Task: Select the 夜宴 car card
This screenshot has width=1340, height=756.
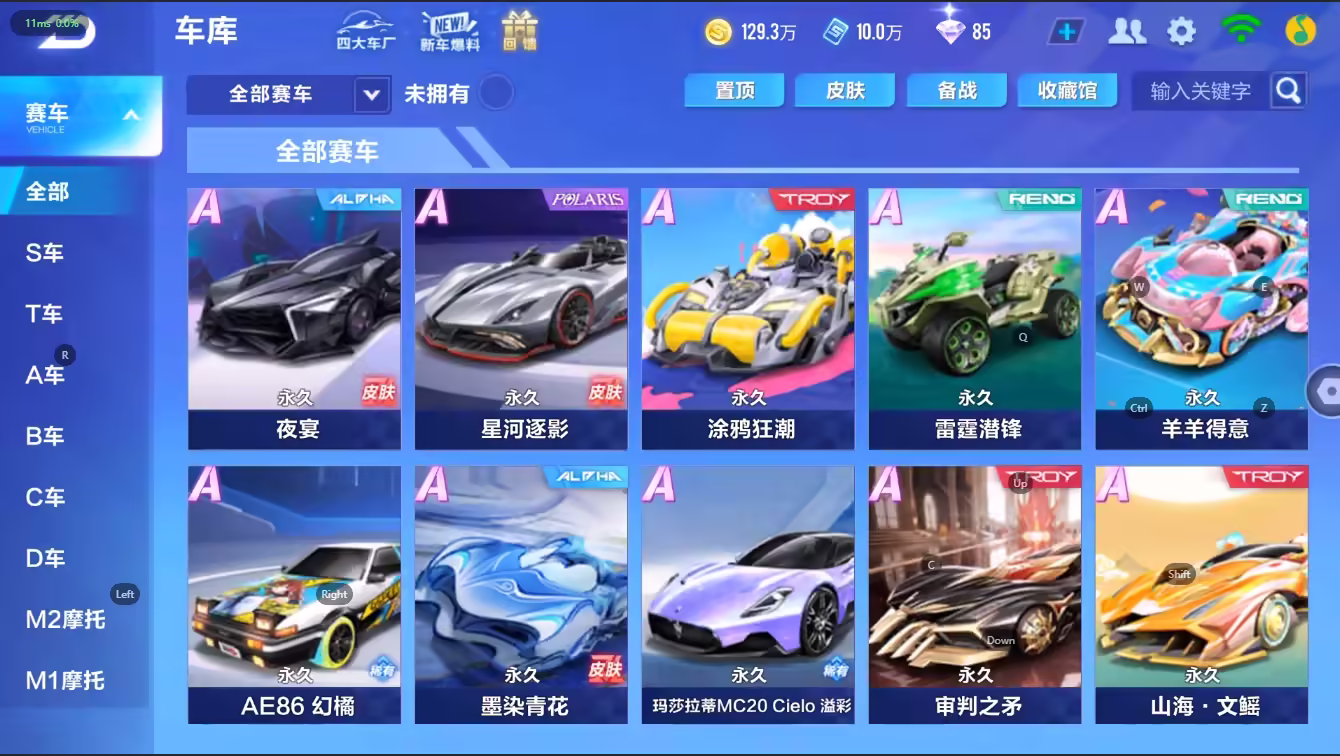Action: point(294,319)
